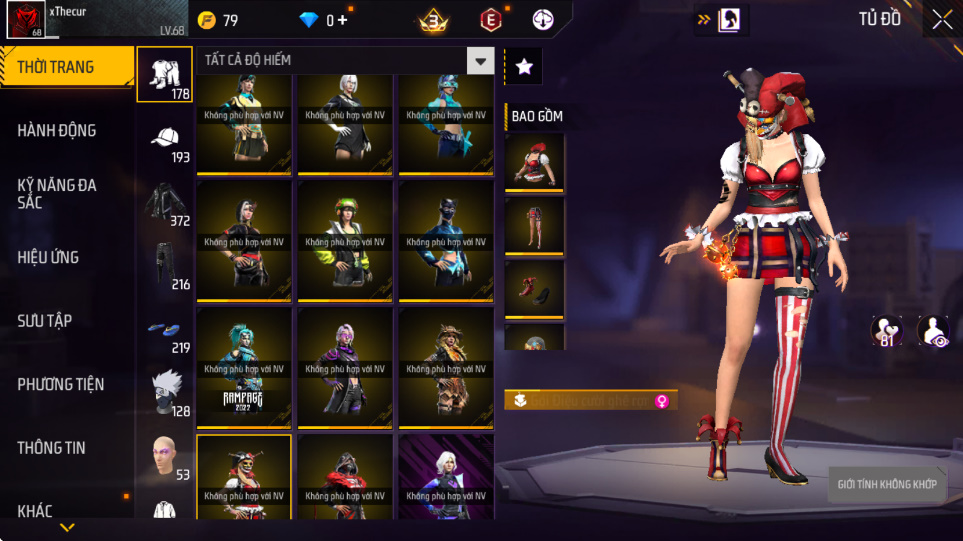Show the pants category with 216 items

coord(165,266)
